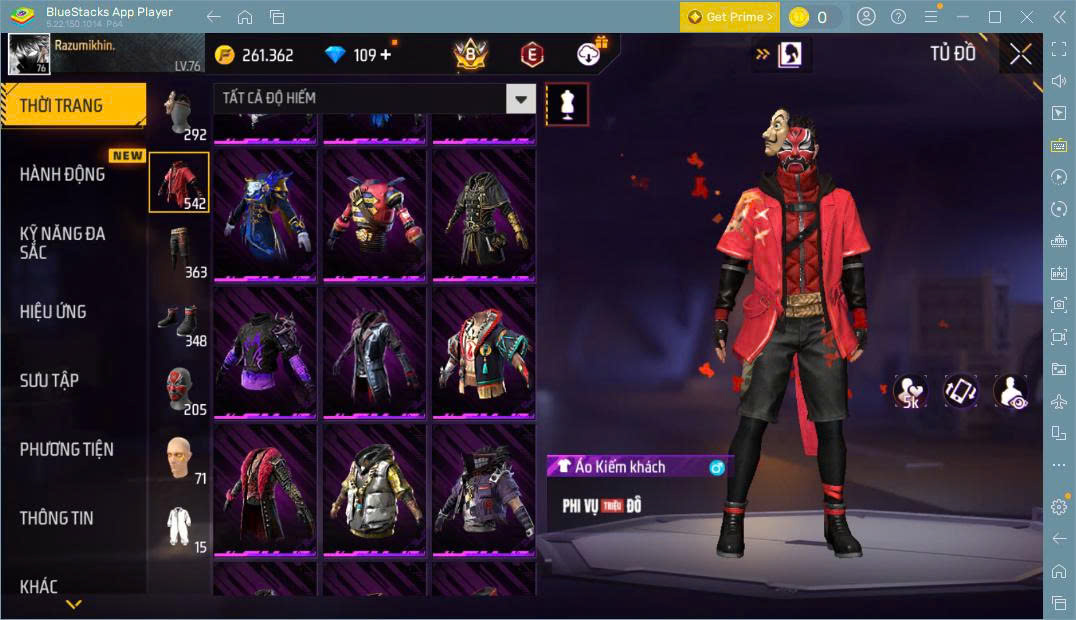Screen dimensions: 1076x620
Task: Open the Phương Tiện tab
Action: (67, 450)
